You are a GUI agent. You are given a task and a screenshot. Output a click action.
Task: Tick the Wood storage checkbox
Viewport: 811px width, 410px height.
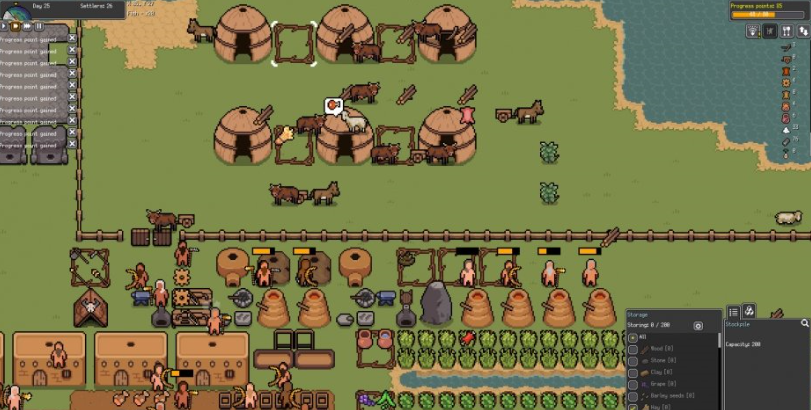click(x=632, y=351)
